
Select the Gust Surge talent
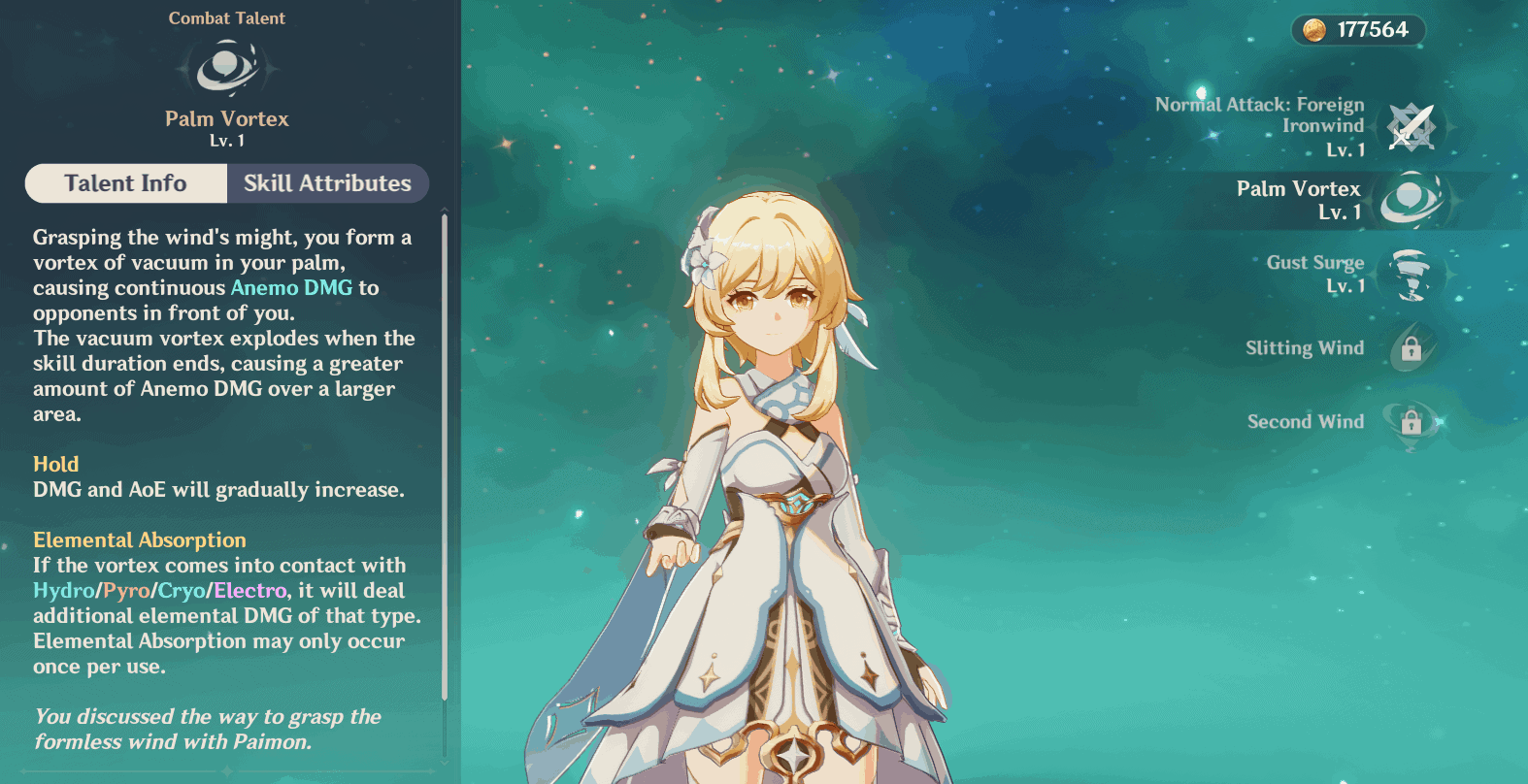pyautogui.click(x=1411, y=275)
